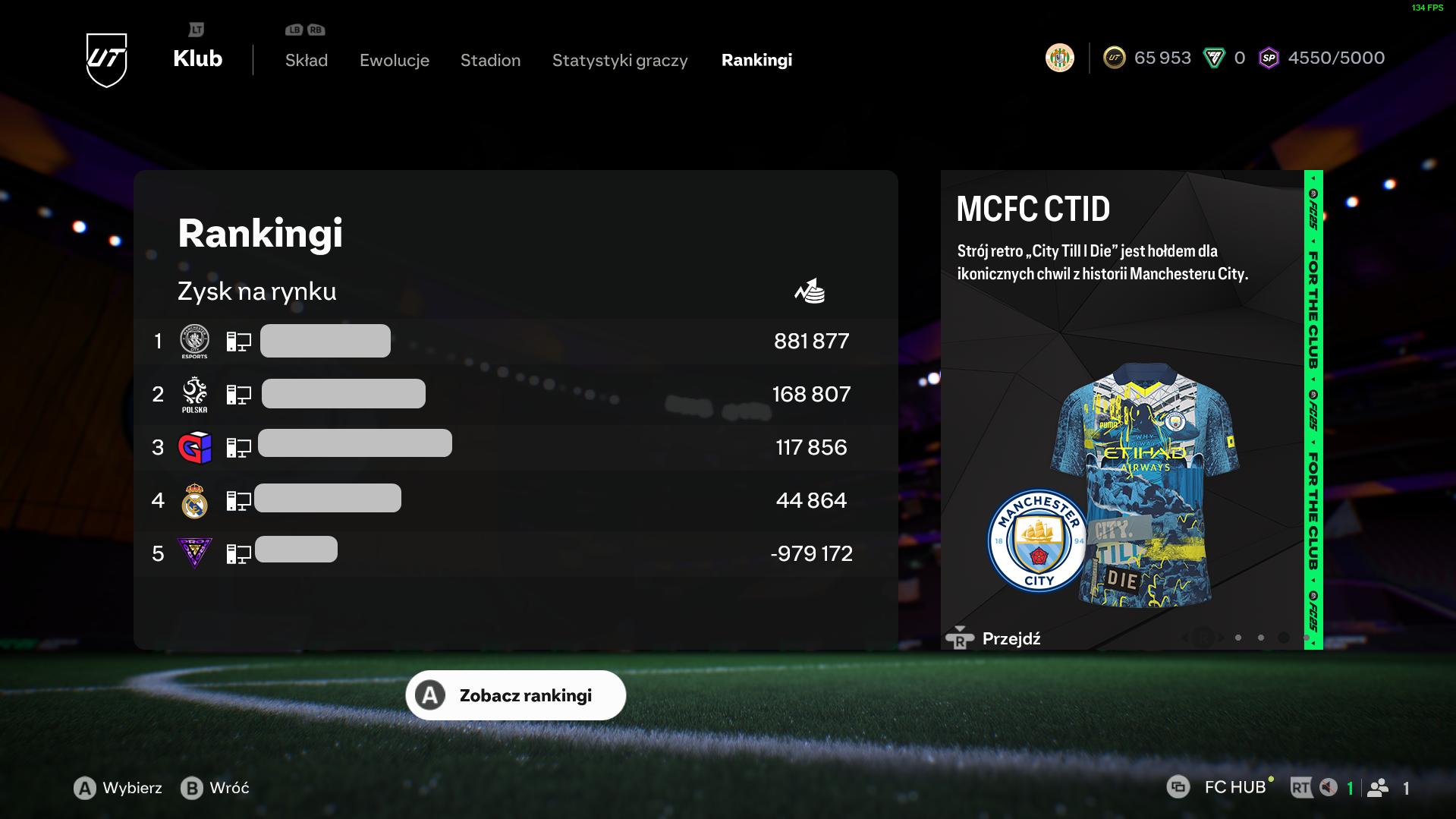Select the Manchester City Esports crest at rank 1
Image resolution: width=1456 pixels, height=819 pixels.
[194, 341]
